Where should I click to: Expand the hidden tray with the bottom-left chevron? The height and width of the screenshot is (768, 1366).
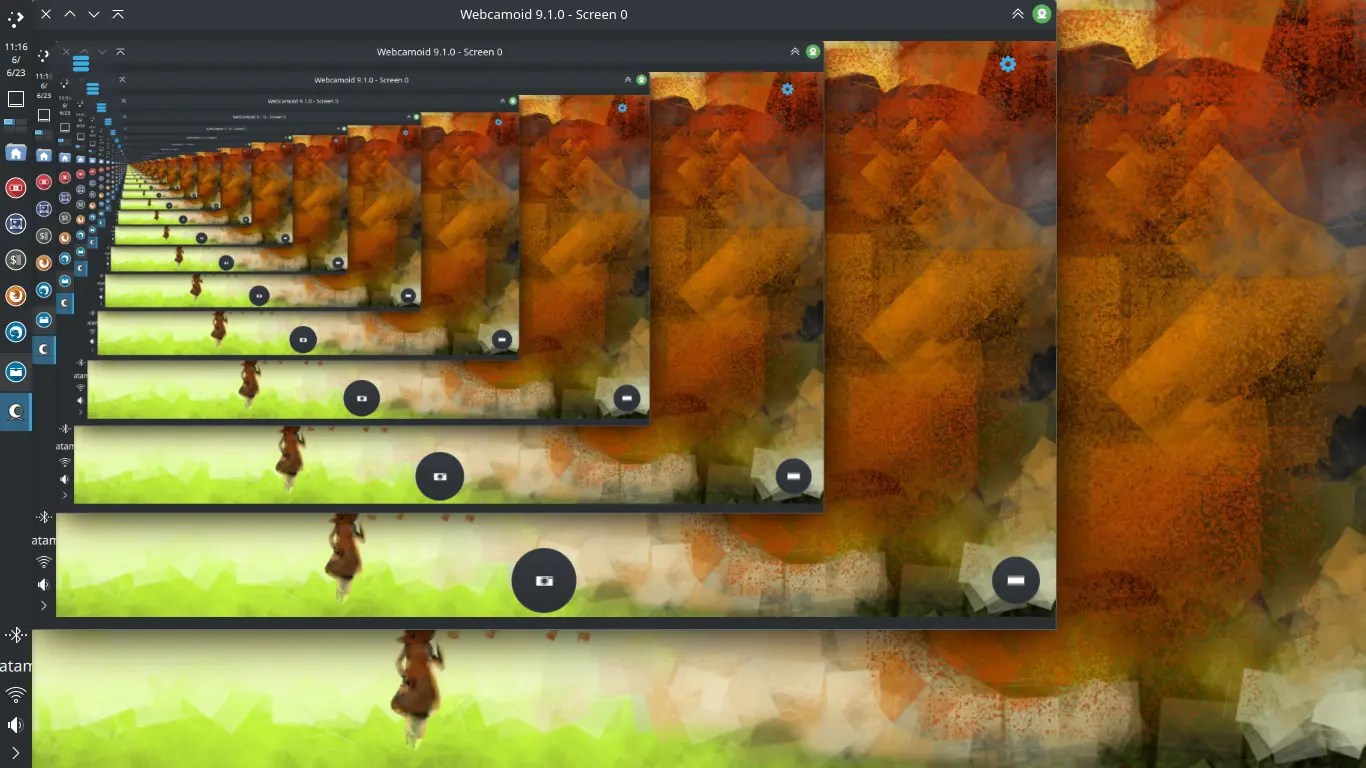[x=15, y=753]
